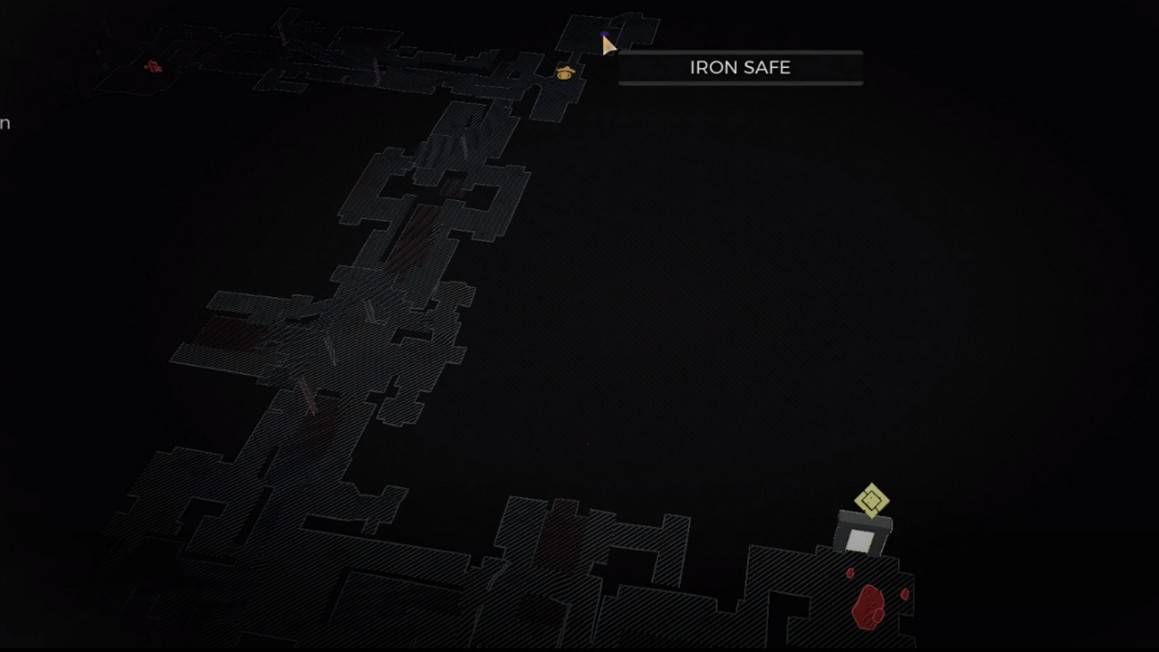Select the orange iron safe map marker
The height and width of the screenshot is (652, 1159).
tap(565, 72)
